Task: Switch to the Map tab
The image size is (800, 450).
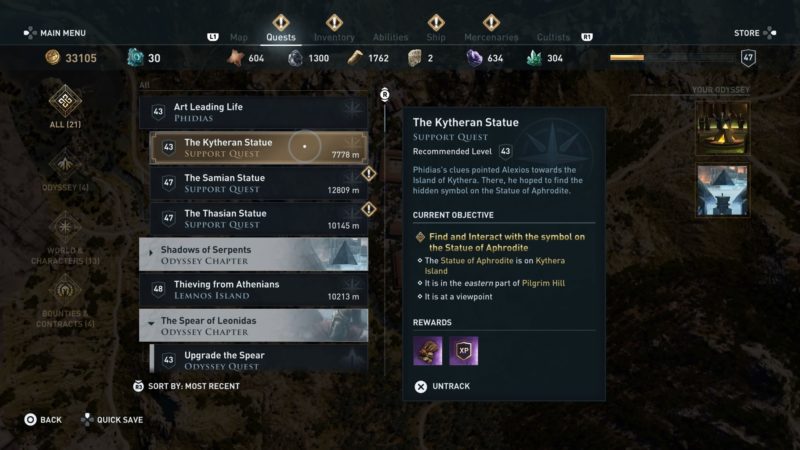Action: click(x=239, y=38)
